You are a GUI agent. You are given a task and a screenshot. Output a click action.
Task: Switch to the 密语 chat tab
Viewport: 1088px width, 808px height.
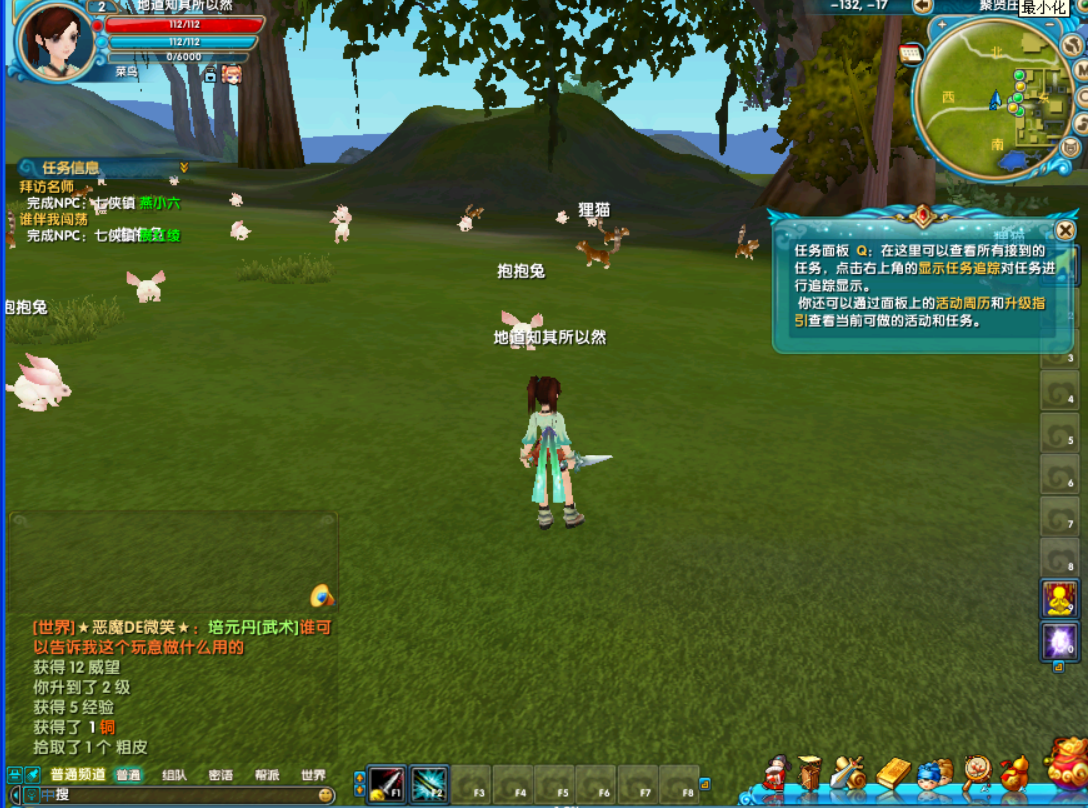(x=221, y=775)
